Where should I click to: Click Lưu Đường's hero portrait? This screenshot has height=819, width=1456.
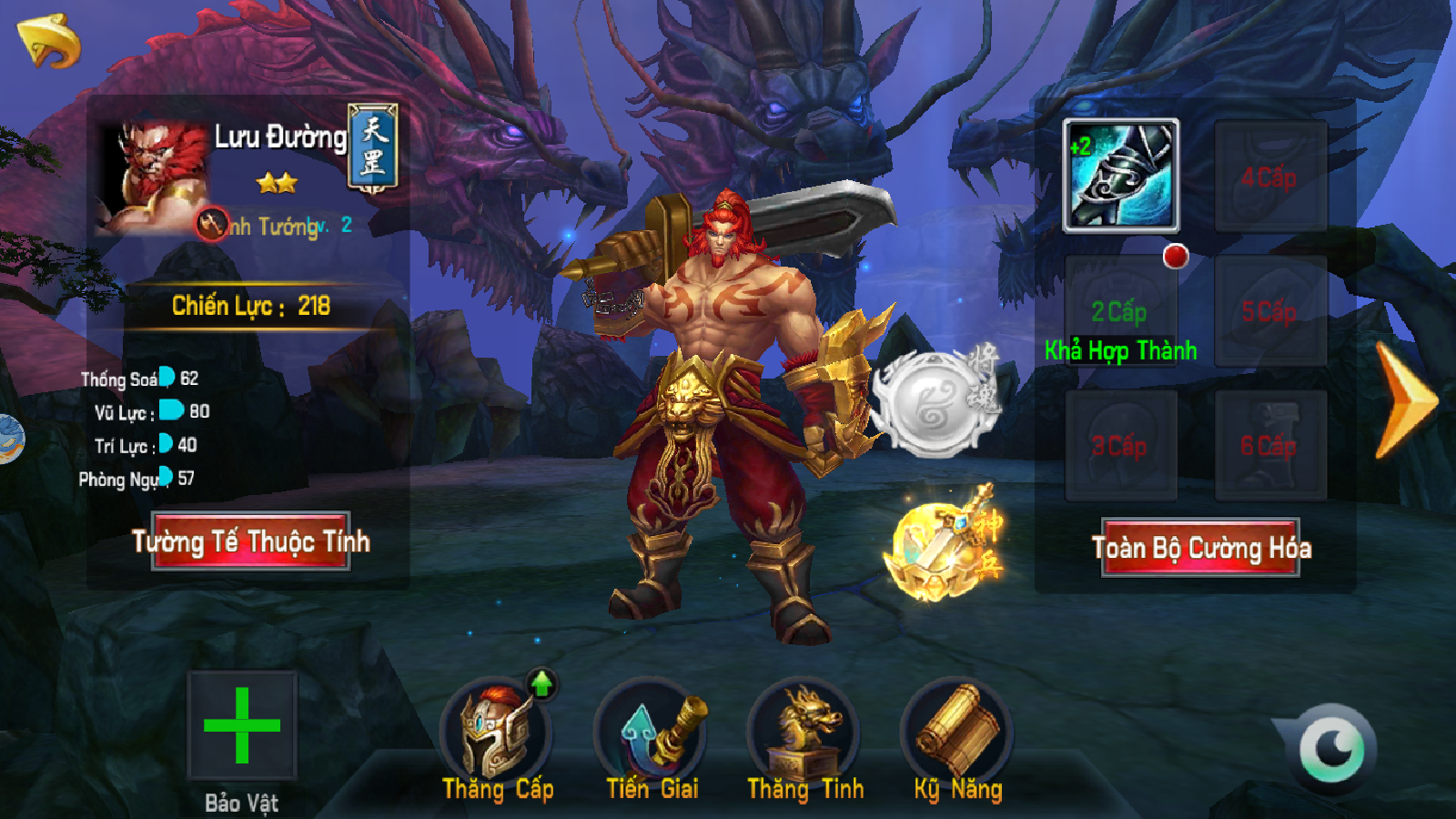[x=153, y=179]
